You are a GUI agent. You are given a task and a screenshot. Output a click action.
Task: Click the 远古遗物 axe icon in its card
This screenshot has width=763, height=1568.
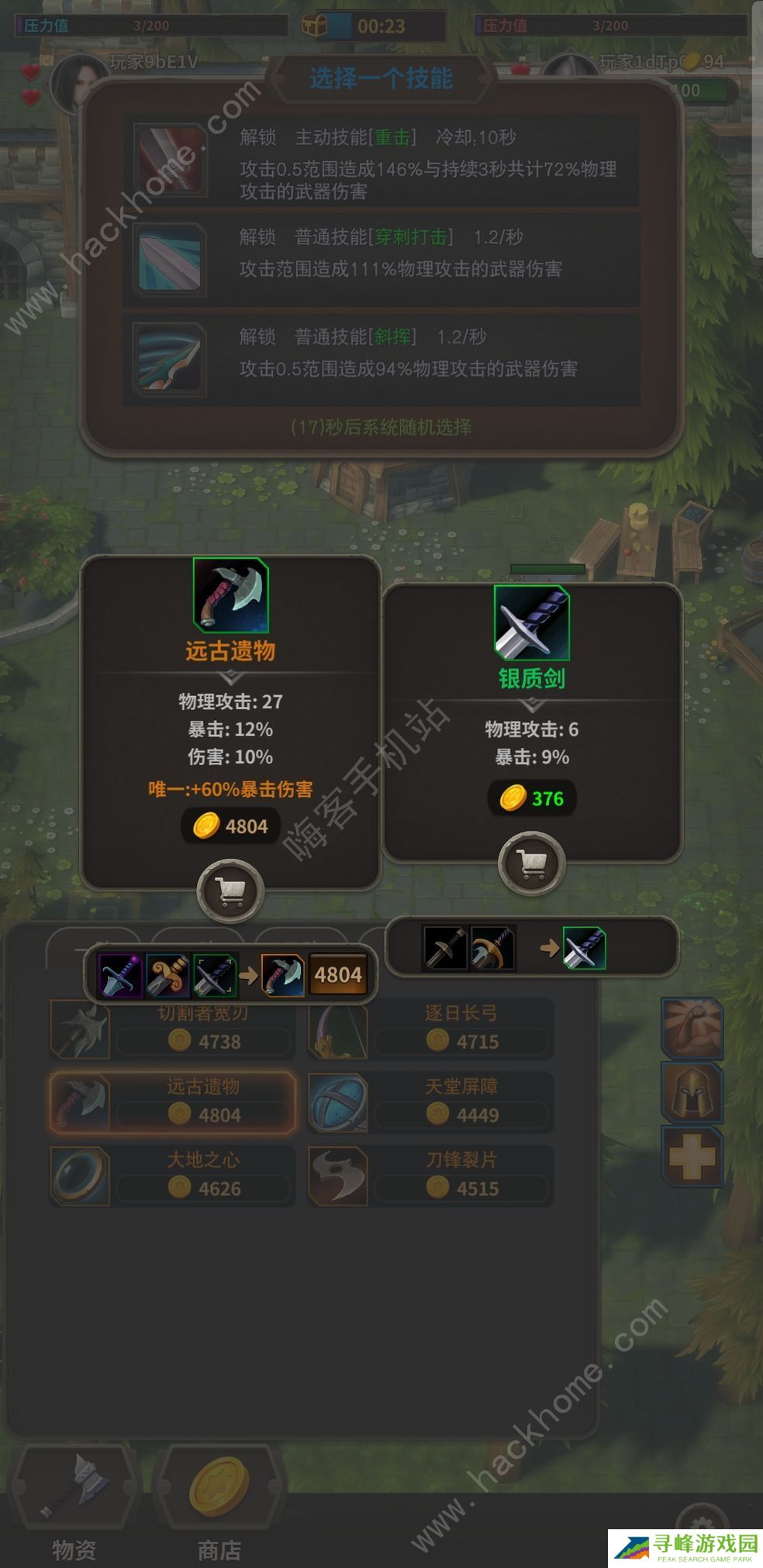point(230,594)
